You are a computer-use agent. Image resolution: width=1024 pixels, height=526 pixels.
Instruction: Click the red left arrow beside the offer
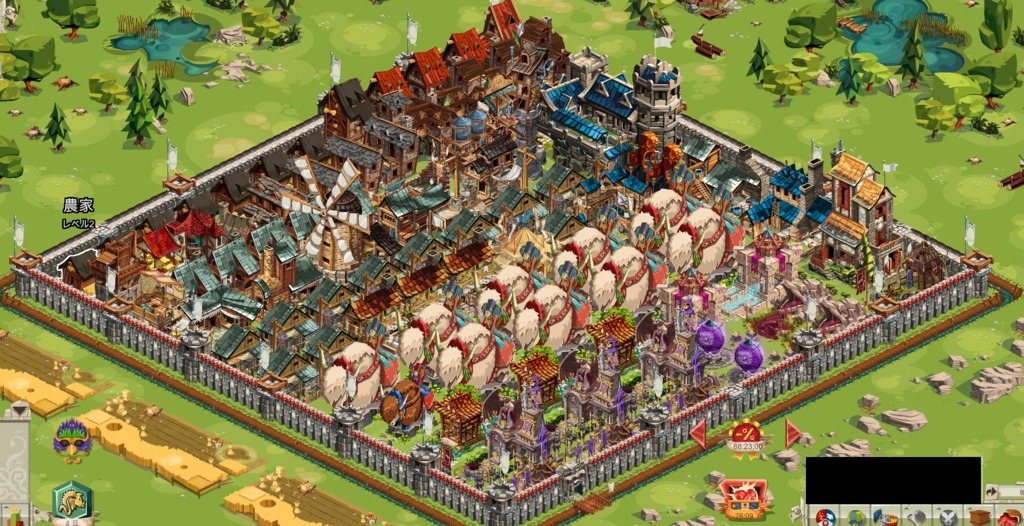click(698, 433)
